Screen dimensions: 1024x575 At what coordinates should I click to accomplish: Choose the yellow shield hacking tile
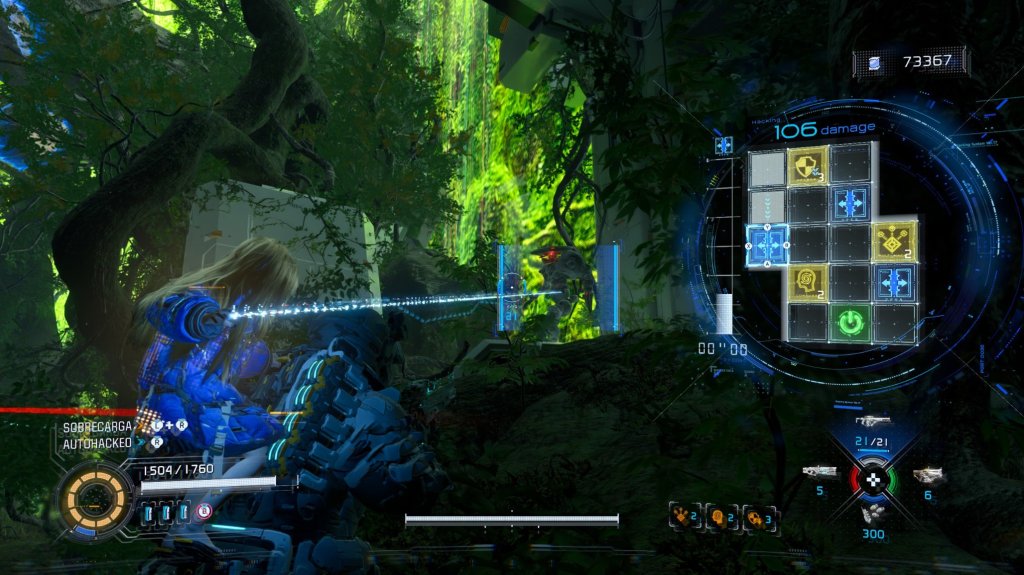pos(808,163)
